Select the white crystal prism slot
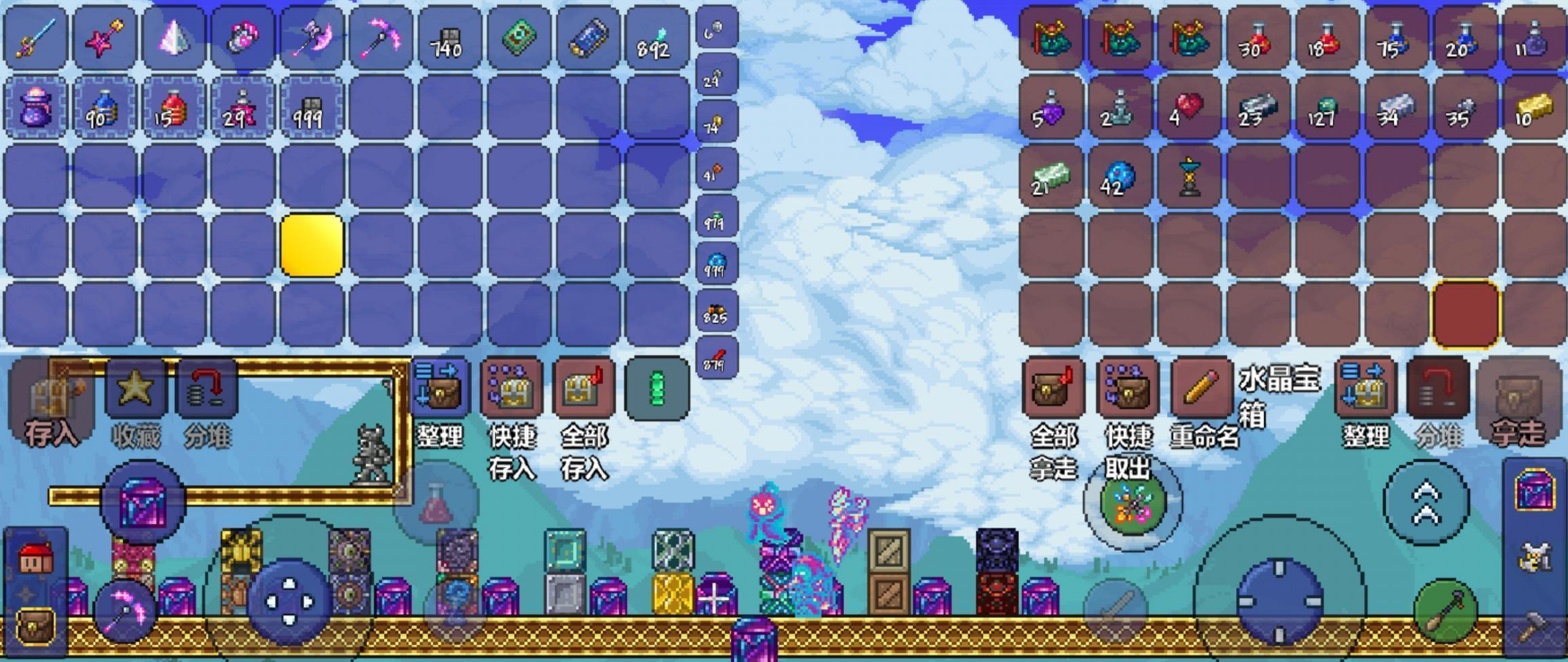 click(x=173, y=39)
